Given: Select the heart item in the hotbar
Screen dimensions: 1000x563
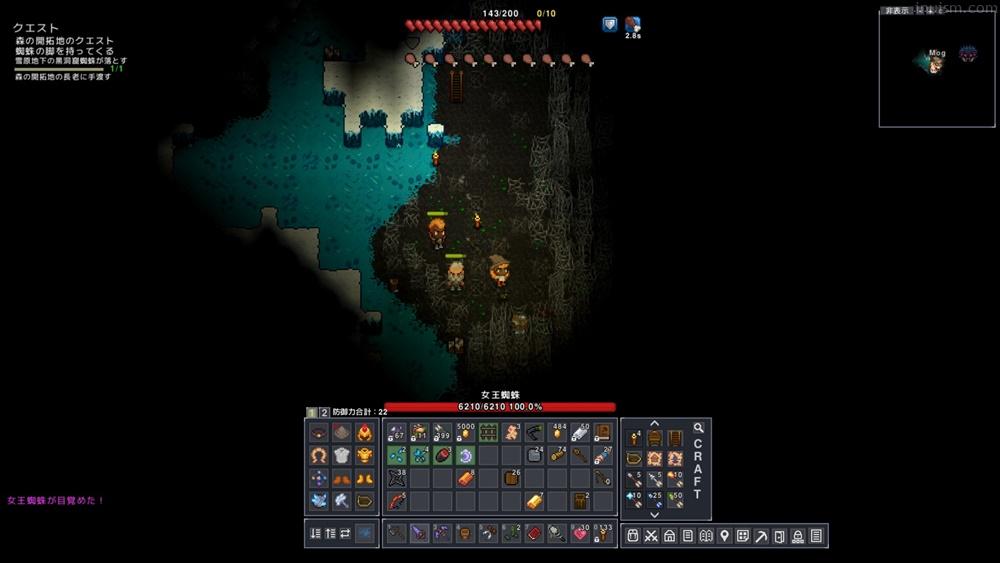Looking at the screenshot, I should click(580, 534).
